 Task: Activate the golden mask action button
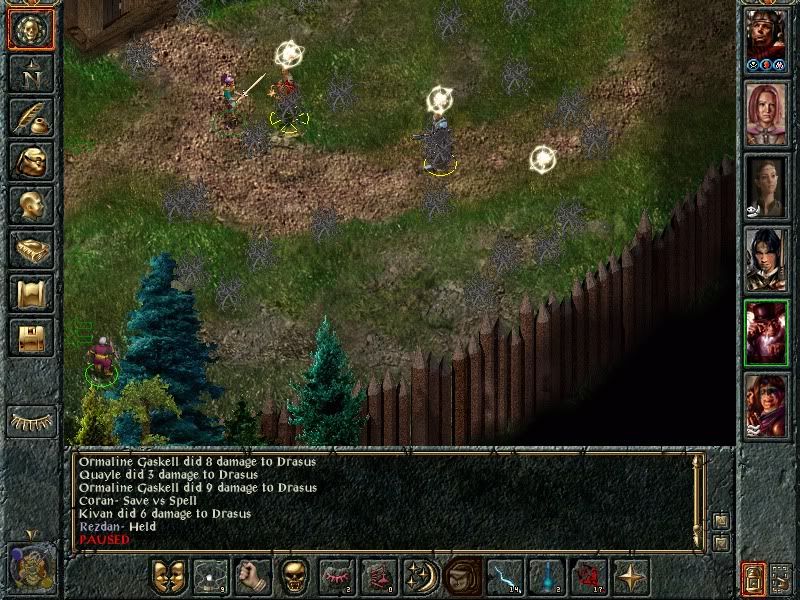[x=168, y=577]
